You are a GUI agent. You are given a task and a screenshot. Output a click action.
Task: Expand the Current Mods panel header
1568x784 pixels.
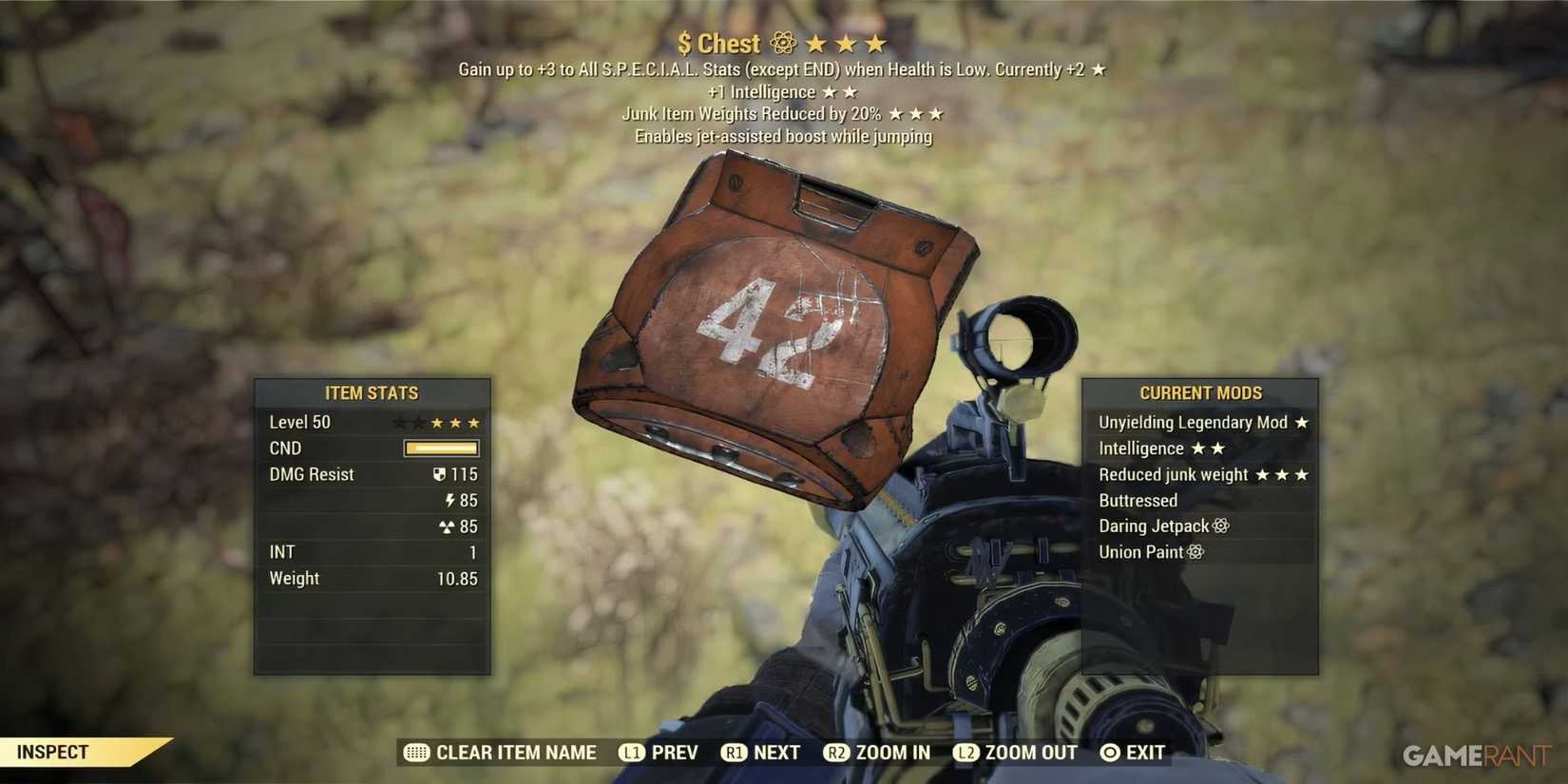(1200, 392)
